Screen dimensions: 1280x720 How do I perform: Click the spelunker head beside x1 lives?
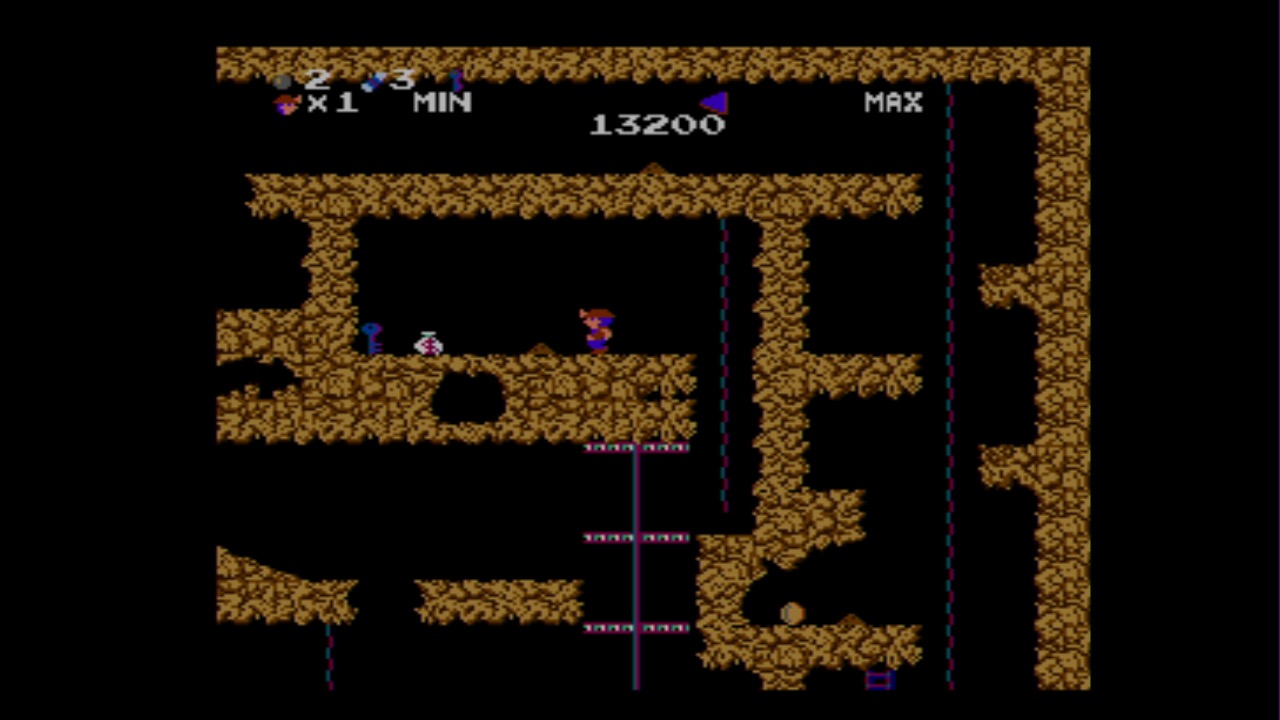pyautogui.click(x=285, y=105)
